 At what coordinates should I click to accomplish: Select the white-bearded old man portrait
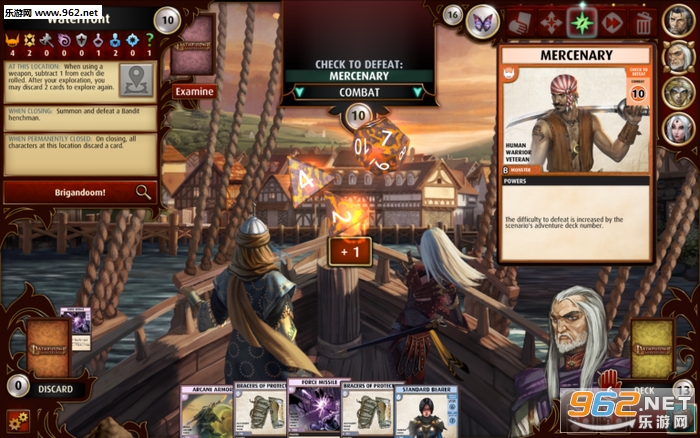677,57
